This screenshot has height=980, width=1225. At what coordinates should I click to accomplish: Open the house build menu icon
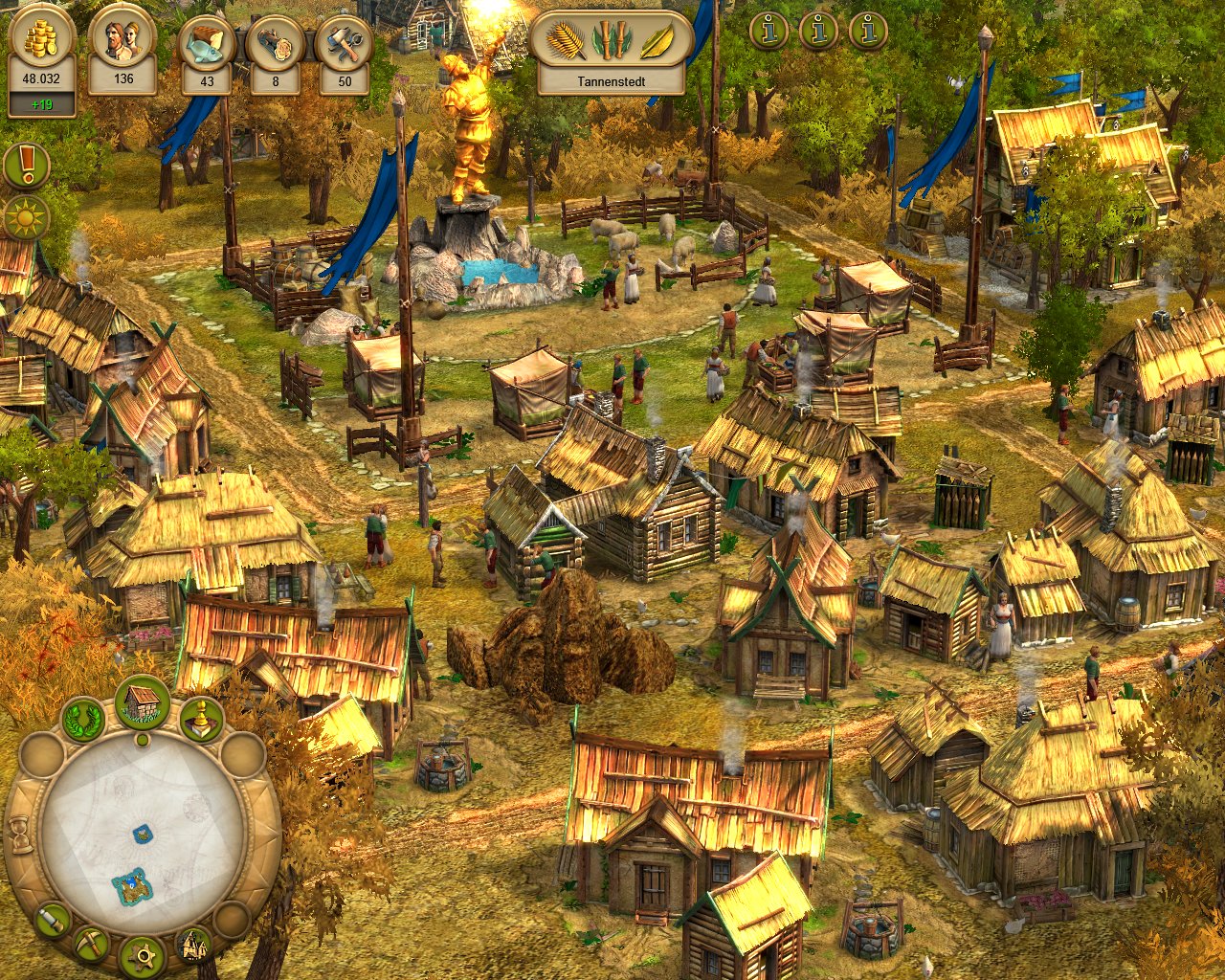pyautogui.click(x=143, y=703)
